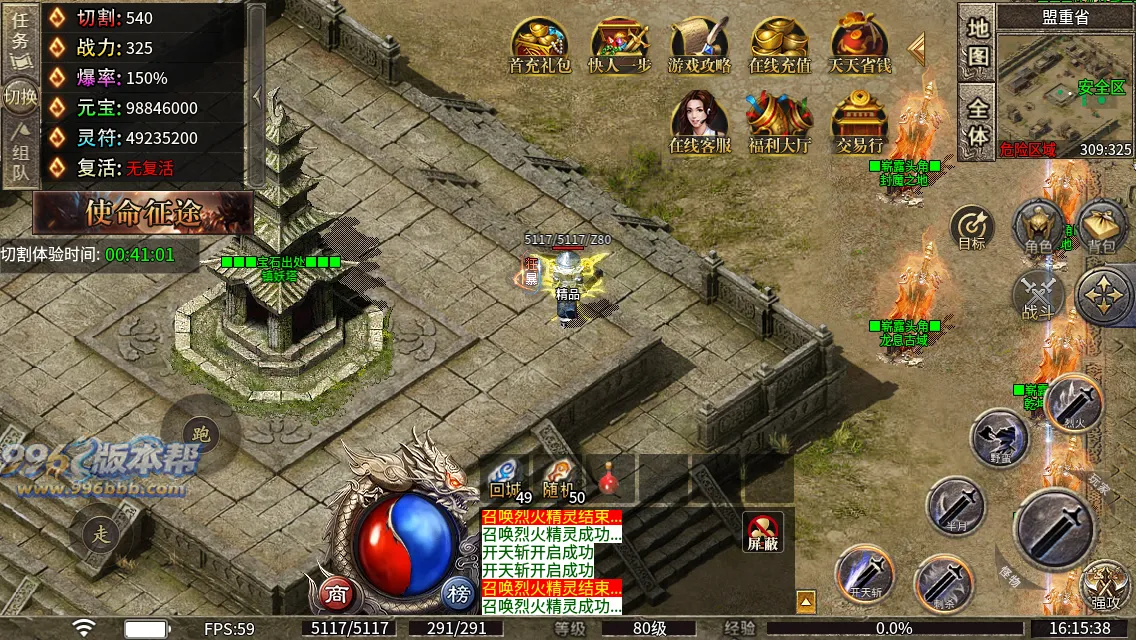
Task: Contact 在线客服 online customer service
Action: 700,122
